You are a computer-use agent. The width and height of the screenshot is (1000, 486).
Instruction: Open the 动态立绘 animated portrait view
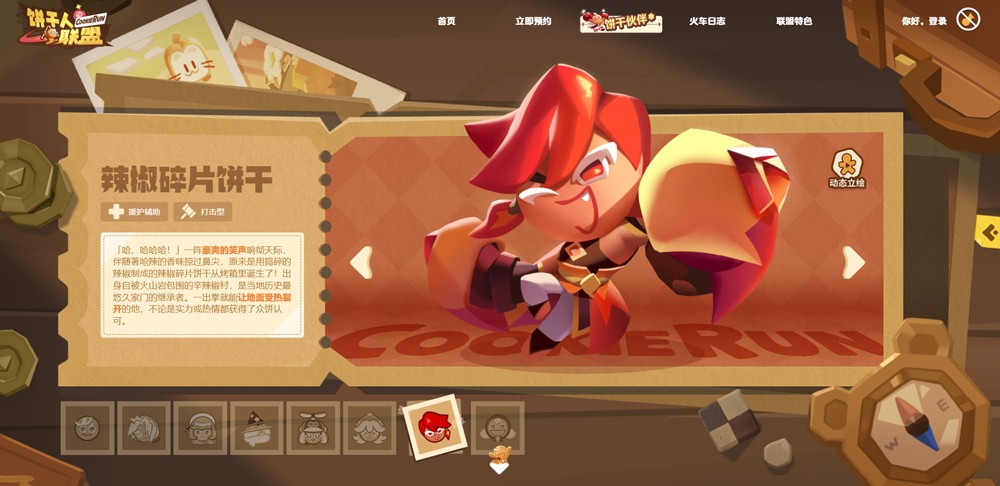pos(847,169)
